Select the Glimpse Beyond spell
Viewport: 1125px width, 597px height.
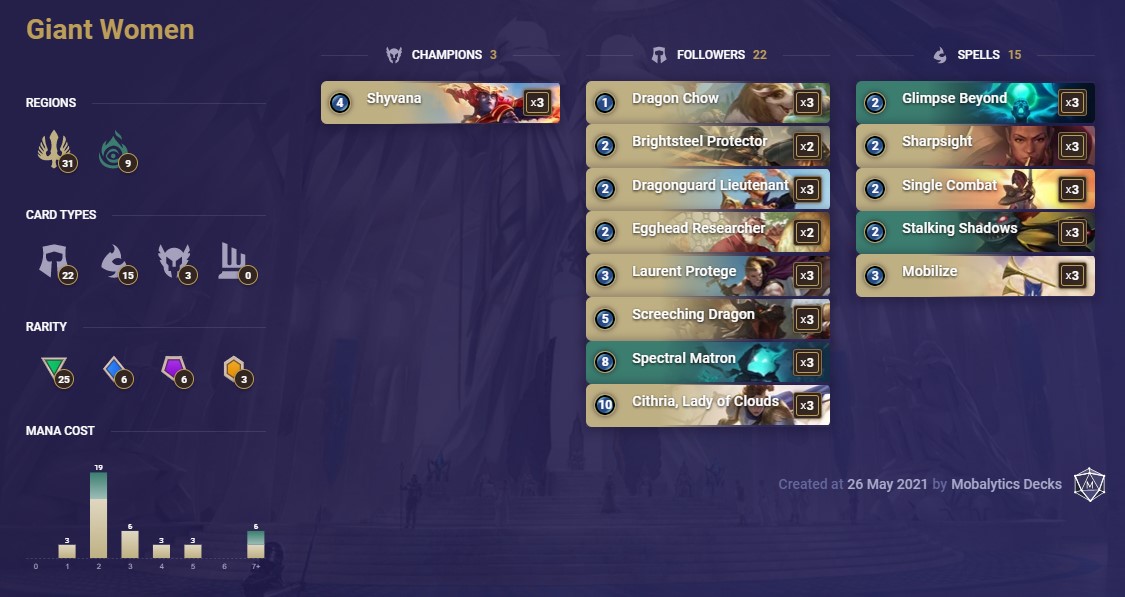click(975, 102)
